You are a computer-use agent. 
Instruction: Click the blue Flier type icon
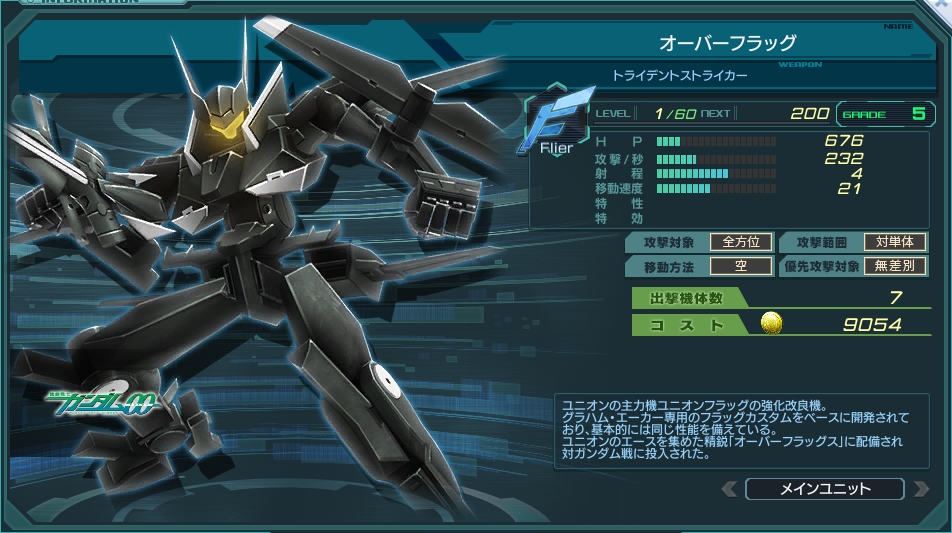[554, 124]
